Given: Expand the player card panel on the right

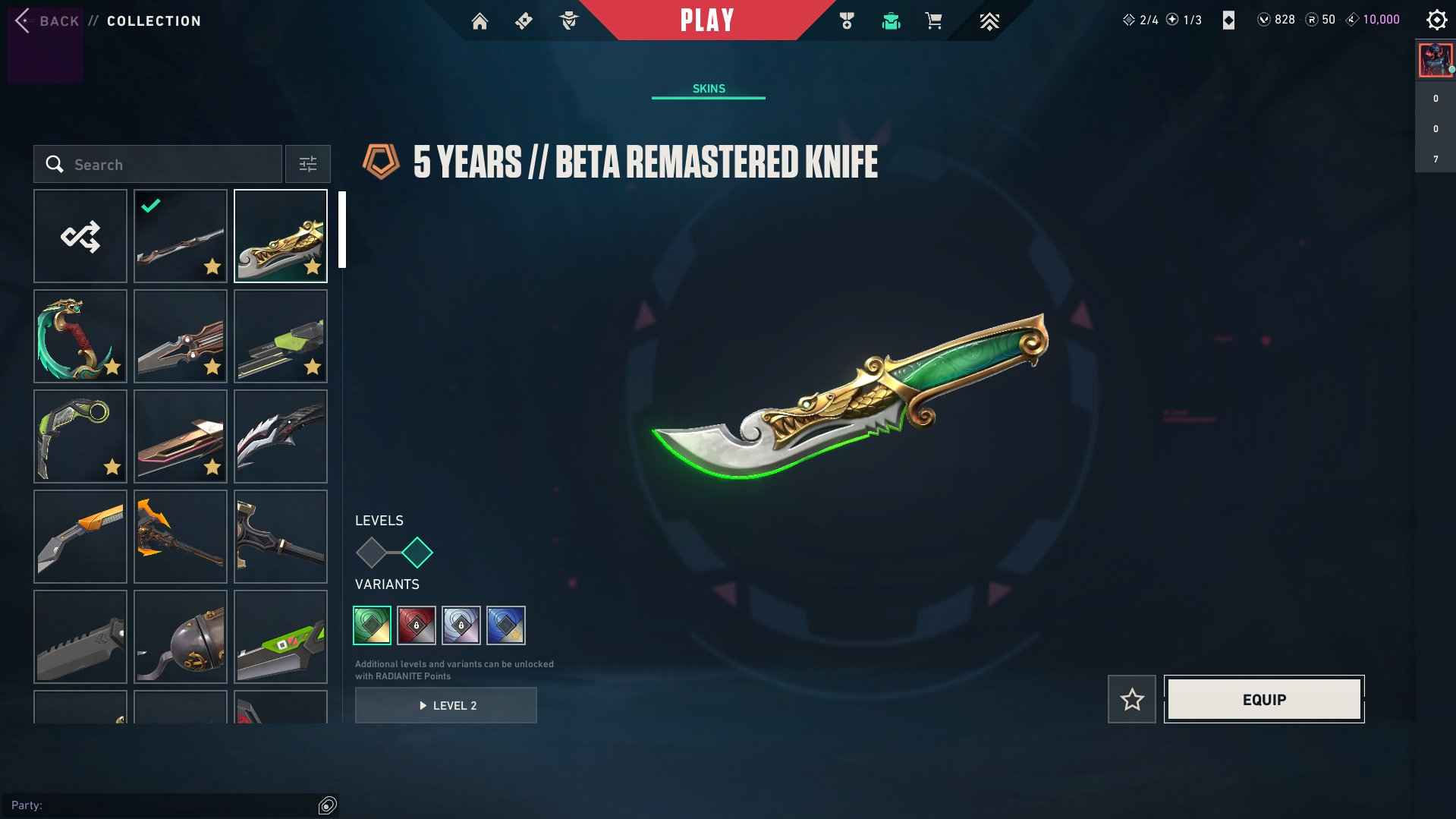Looking at the screenshot, I should click(1434, 60).
